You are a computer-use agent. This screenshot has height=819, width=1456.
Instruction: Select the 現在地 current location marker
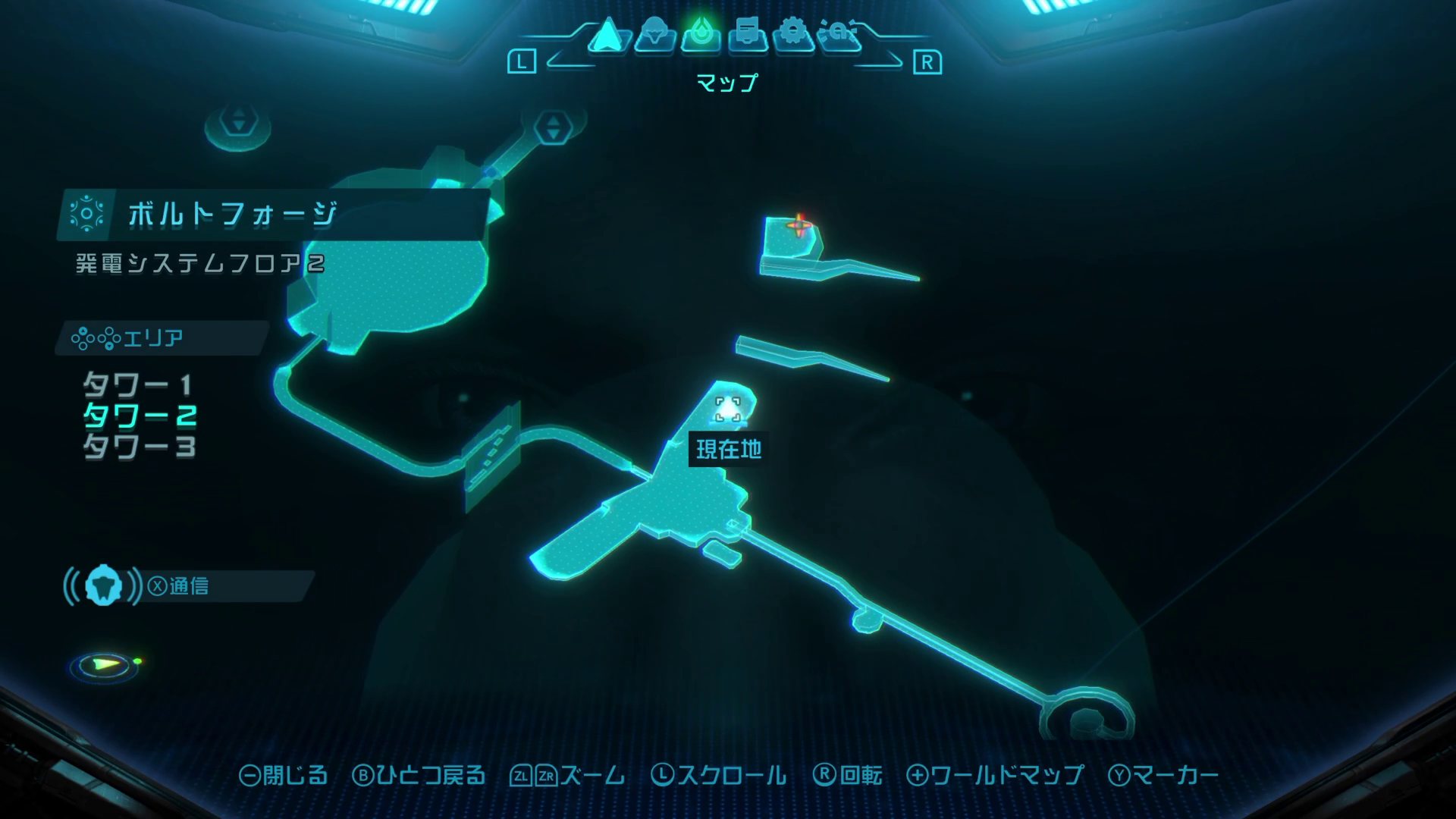[728, 410]
